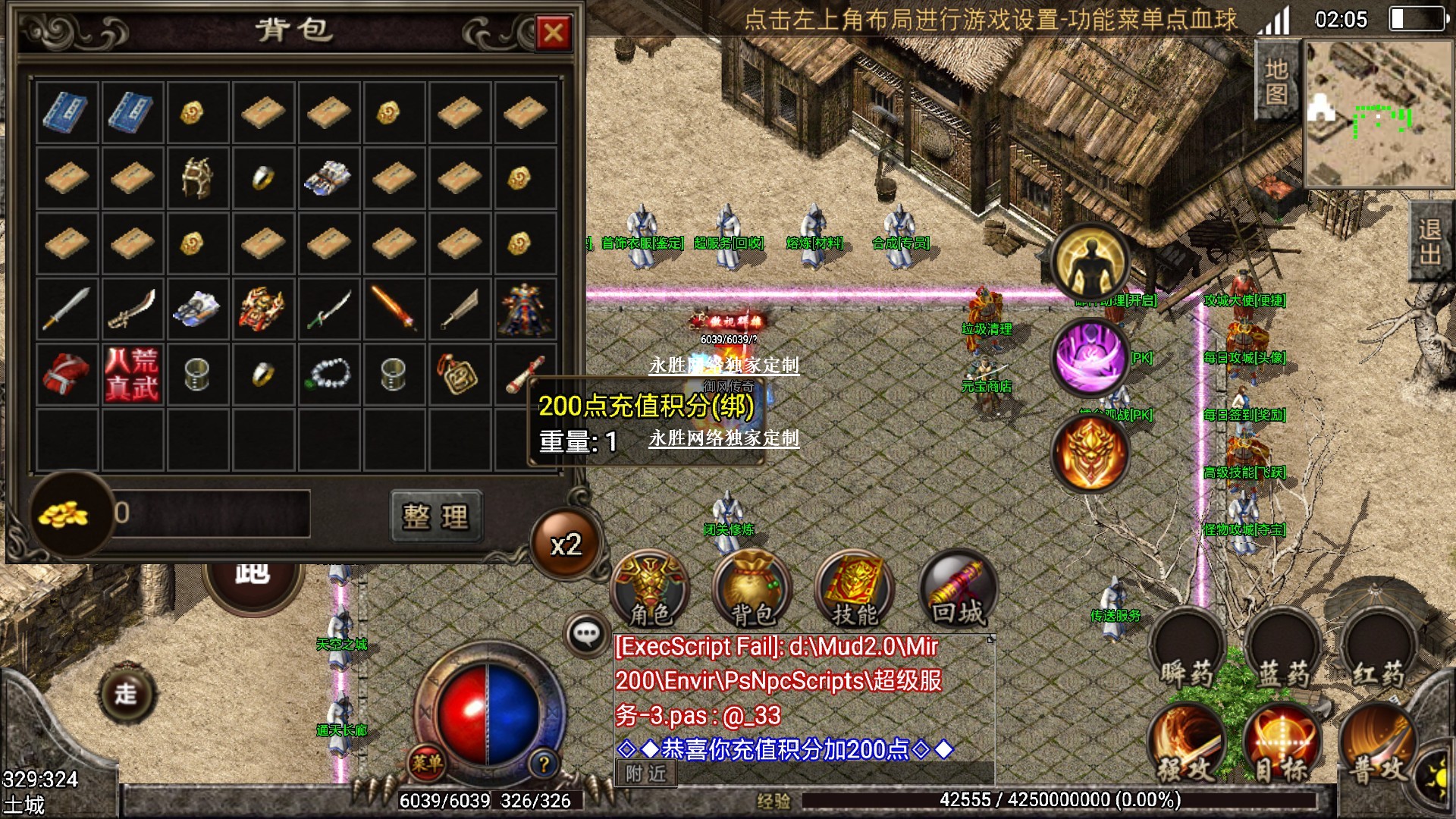
Task: Activate the purple meditation skill icon
Action: [x=1090, y=358]
